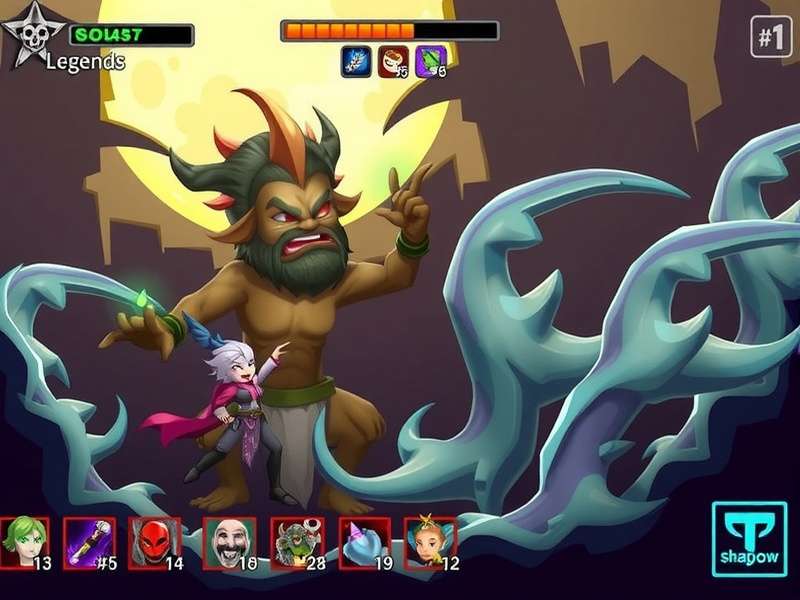Pick the bald bearded man portrait

[x=228, y=543]
